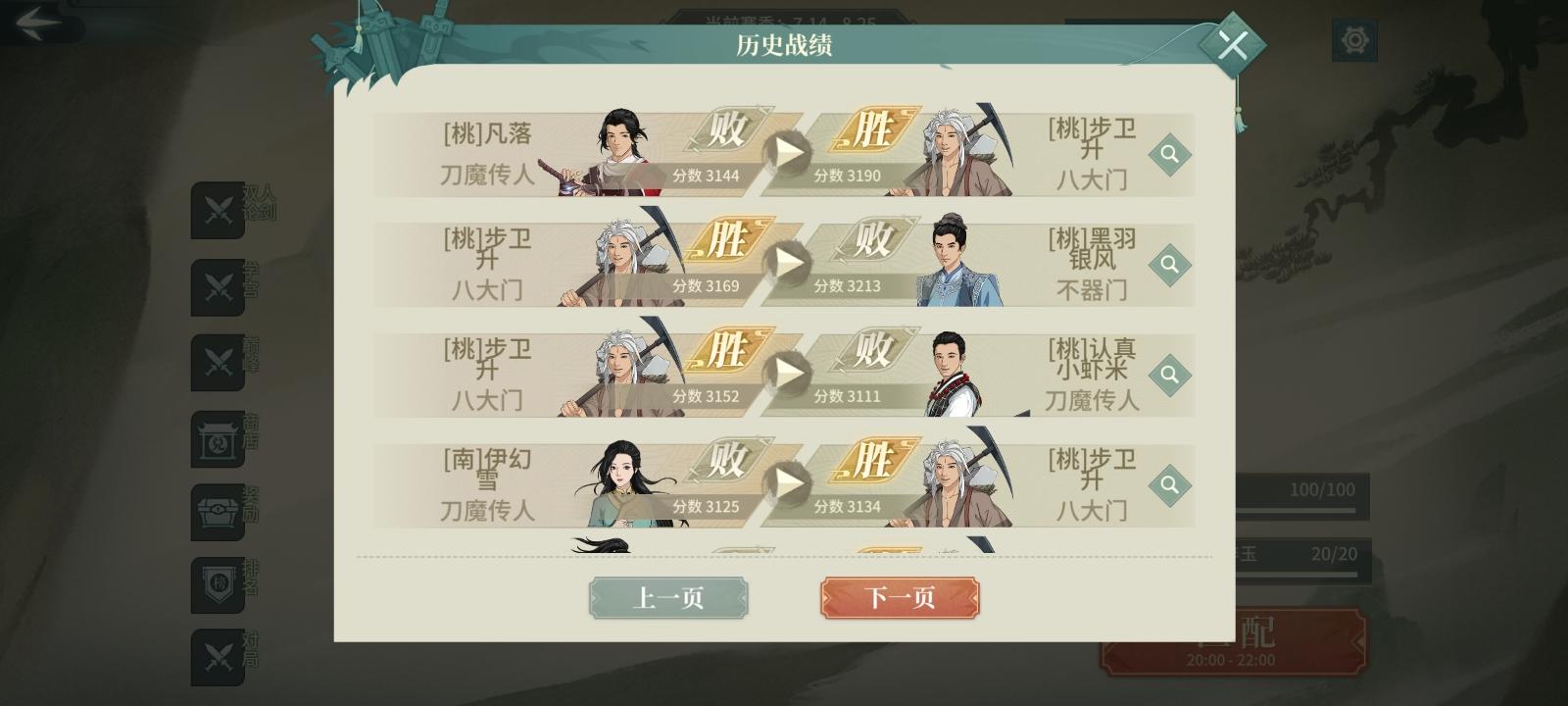This screenshot has height=706, width=1568.
Task: Close the 历史战绩 history dialog
Action: [1234, 43]
